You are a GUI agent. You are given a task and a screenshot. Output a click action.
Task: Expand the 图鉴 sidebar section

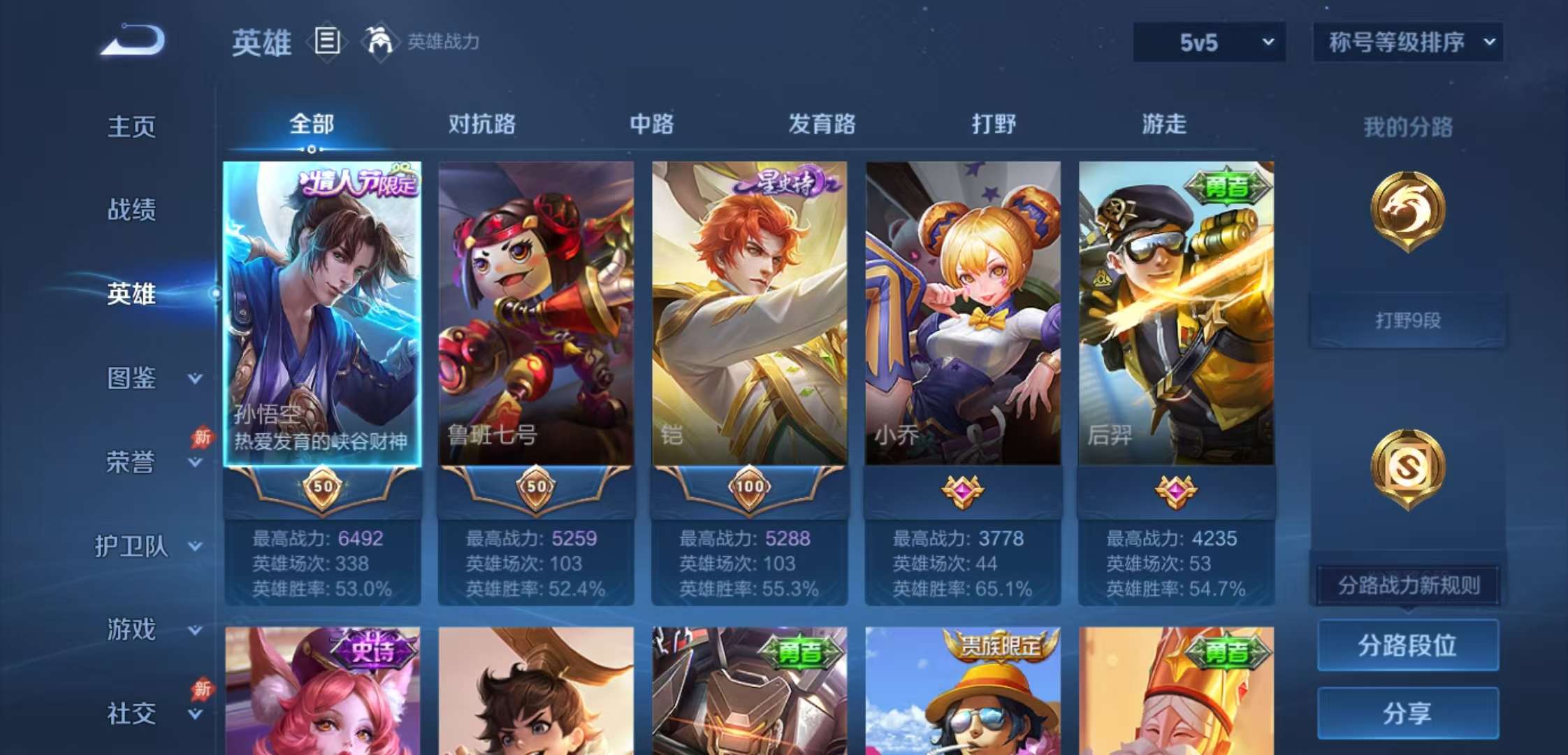(133, 379)
